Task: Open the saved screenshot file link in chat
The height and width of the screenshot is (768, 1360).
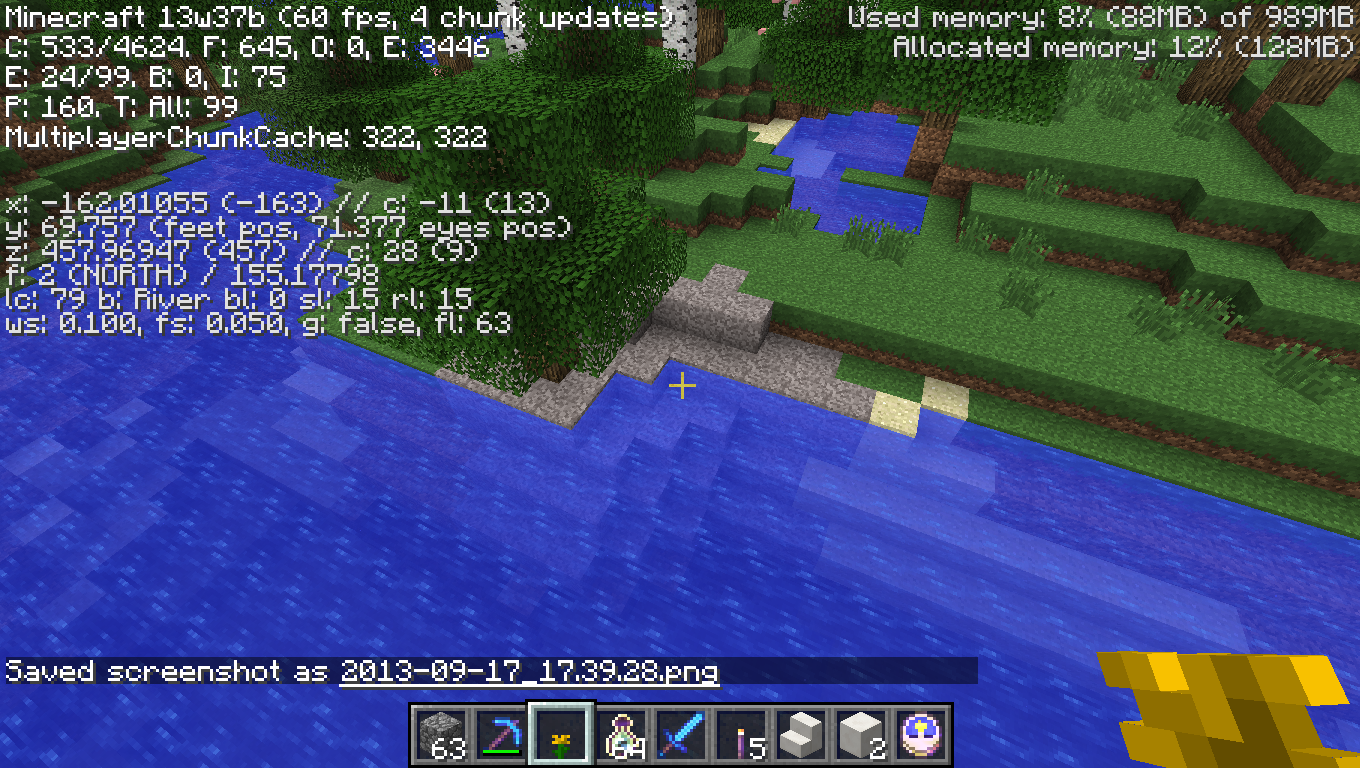Action: pyautogui.click(x=529, y=671)
